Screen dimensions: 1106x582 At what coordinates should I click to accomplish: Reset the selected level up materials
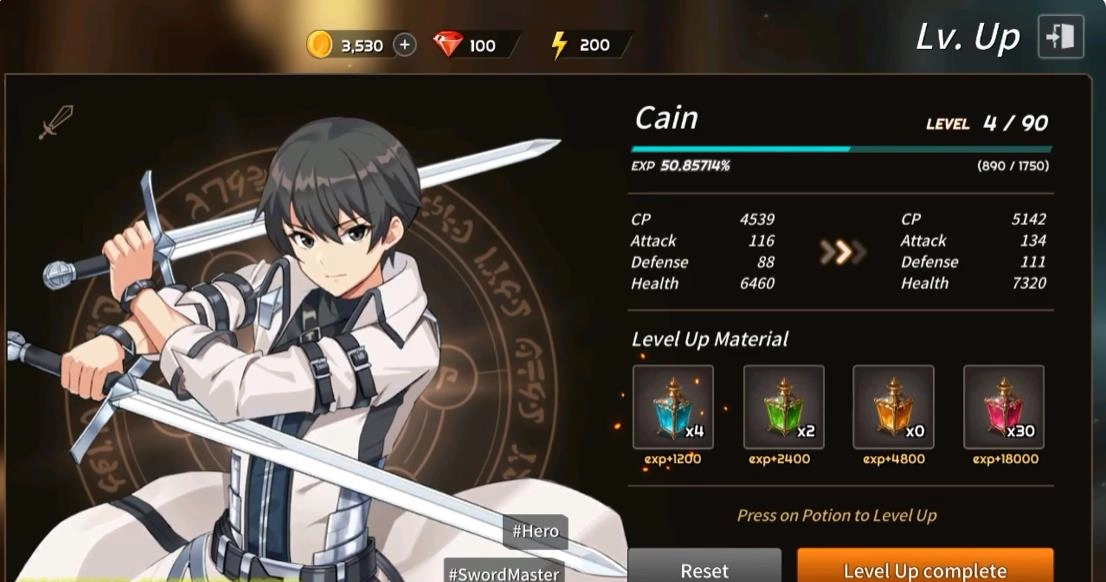point(704,568)
